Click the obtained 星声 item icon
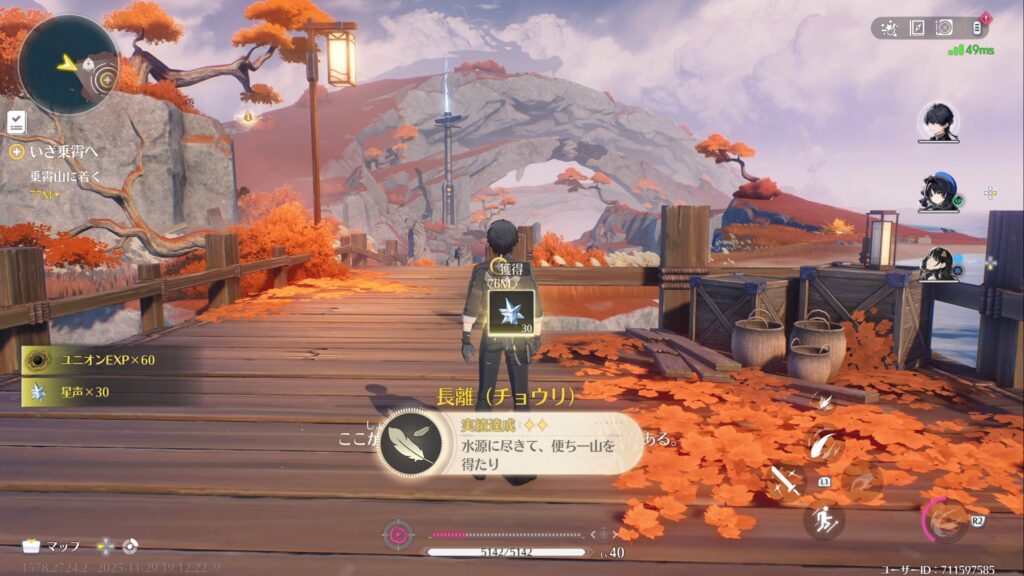The width and height of the screenshot is (1024, 576). tap(511, 311)
